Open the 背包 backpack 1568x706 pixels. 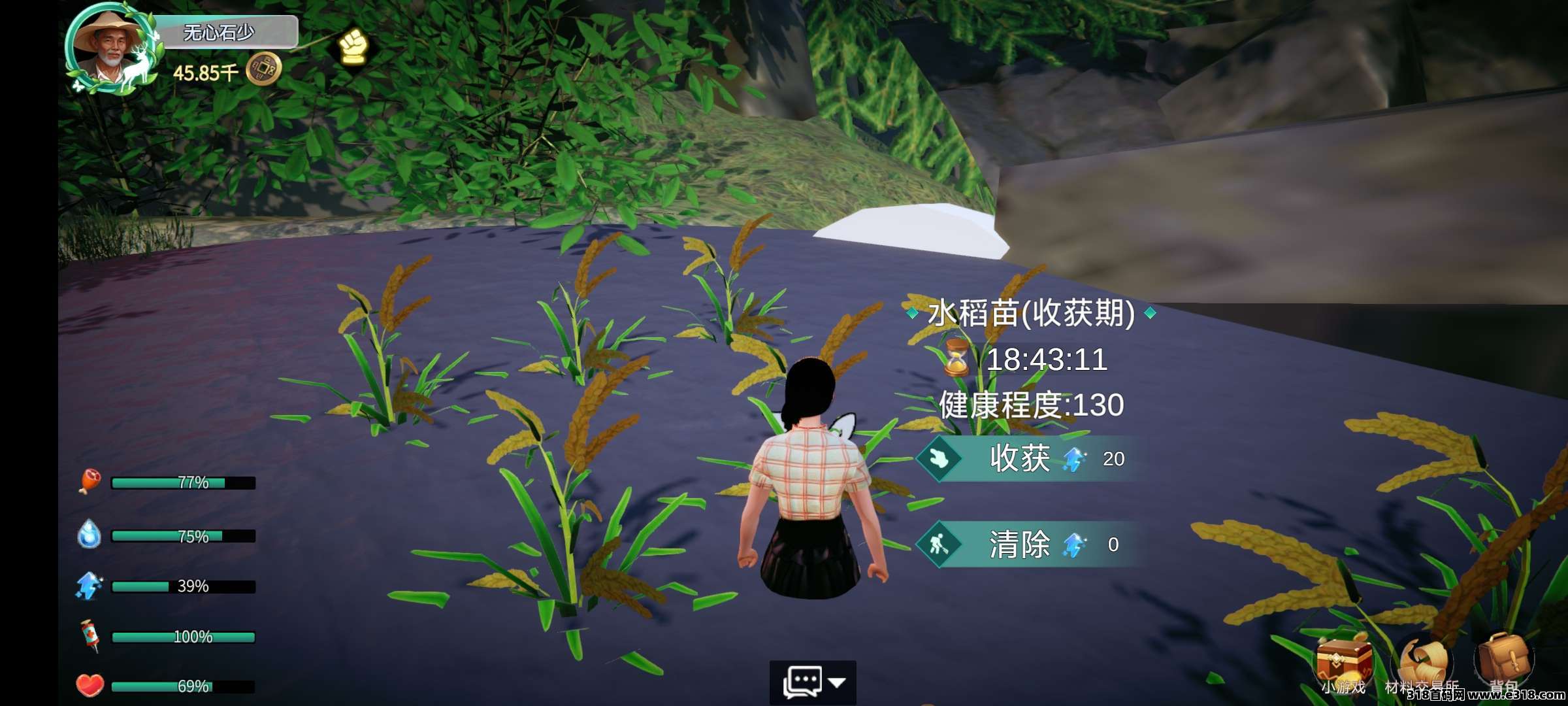(x=1504, y=659)
